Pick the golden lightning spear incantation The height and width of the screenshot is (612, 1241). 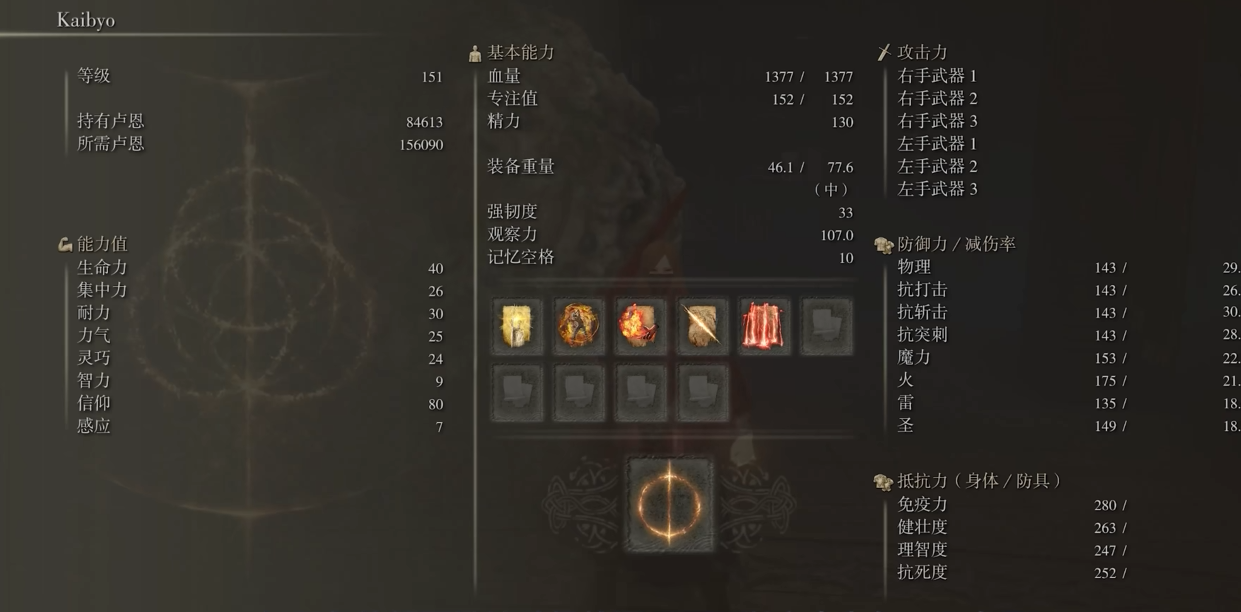click(702, 326)
